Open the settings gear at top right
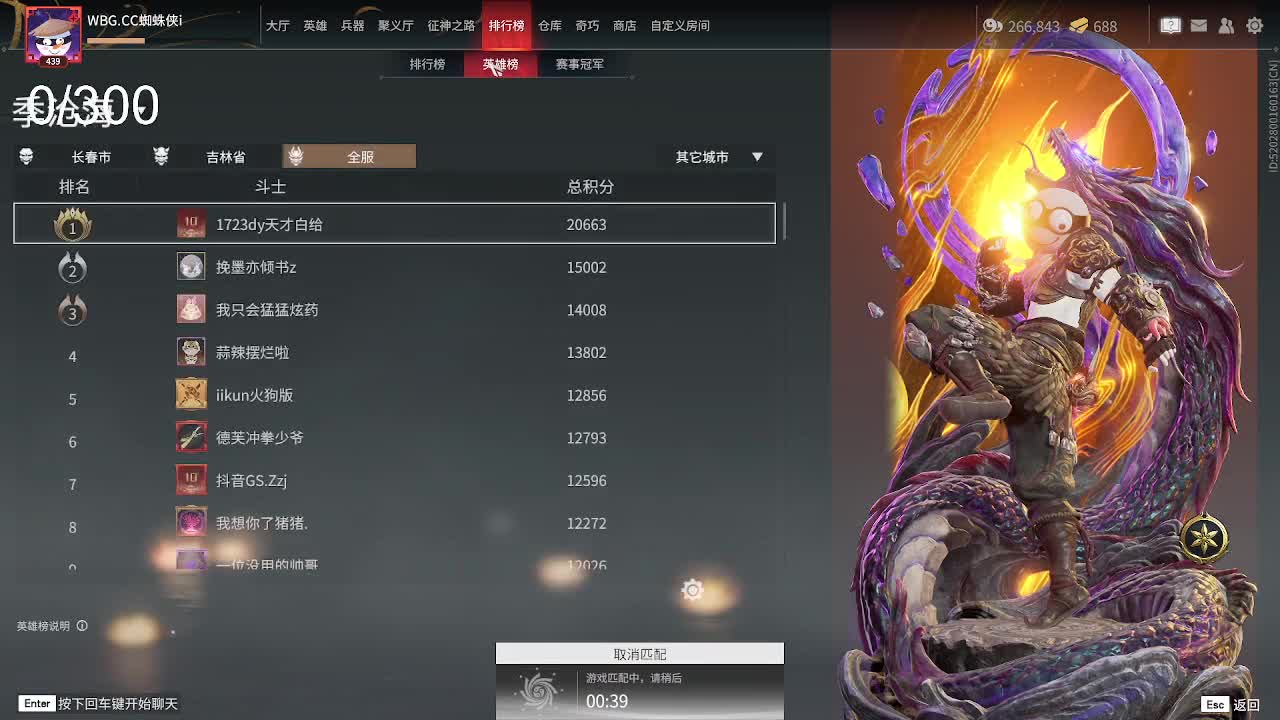Screen dimensions: 1280x720 point(1254,26)
